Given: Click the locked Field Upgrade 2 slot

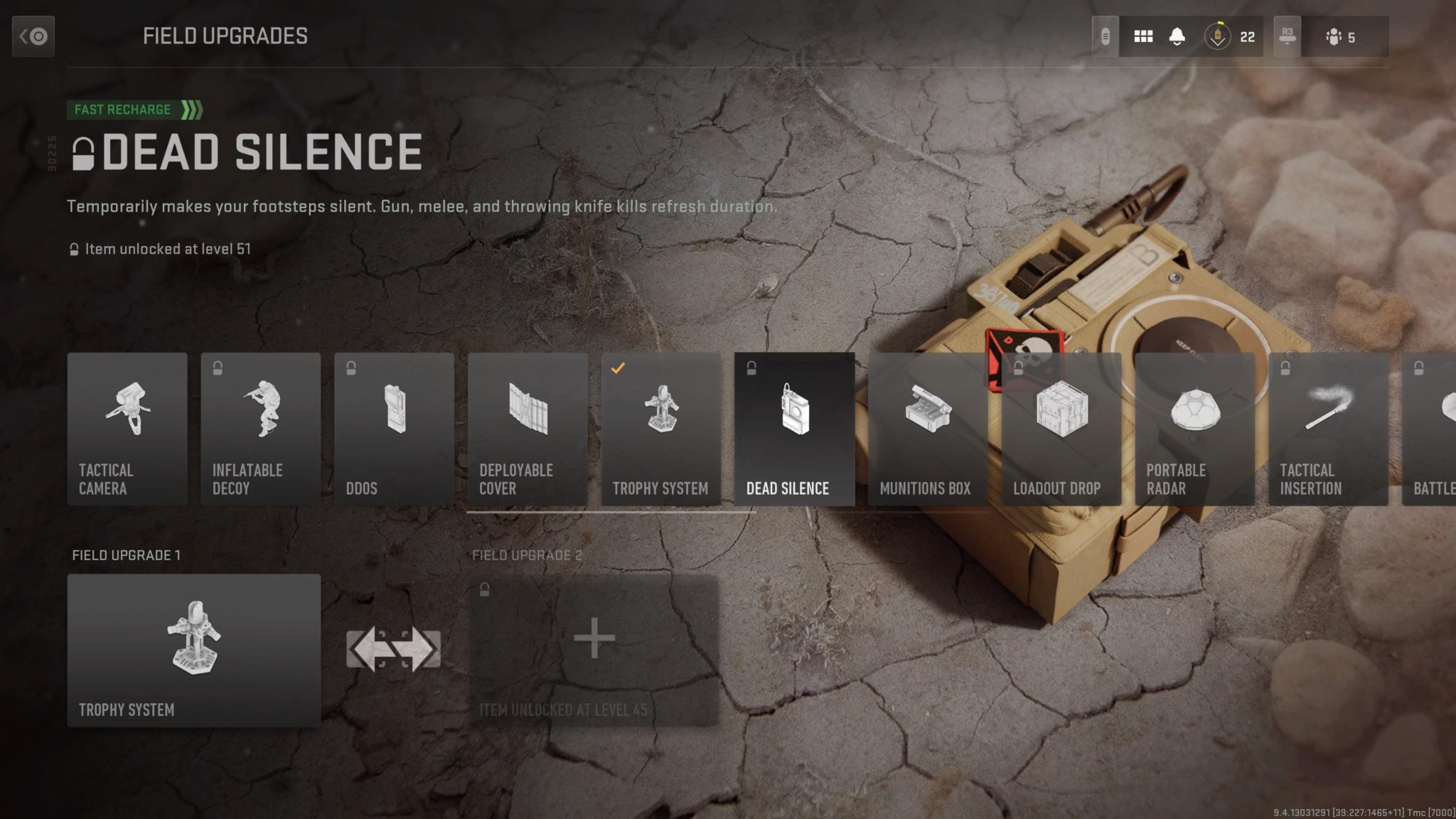Looking at the screenshot, I should coord(594,650).
